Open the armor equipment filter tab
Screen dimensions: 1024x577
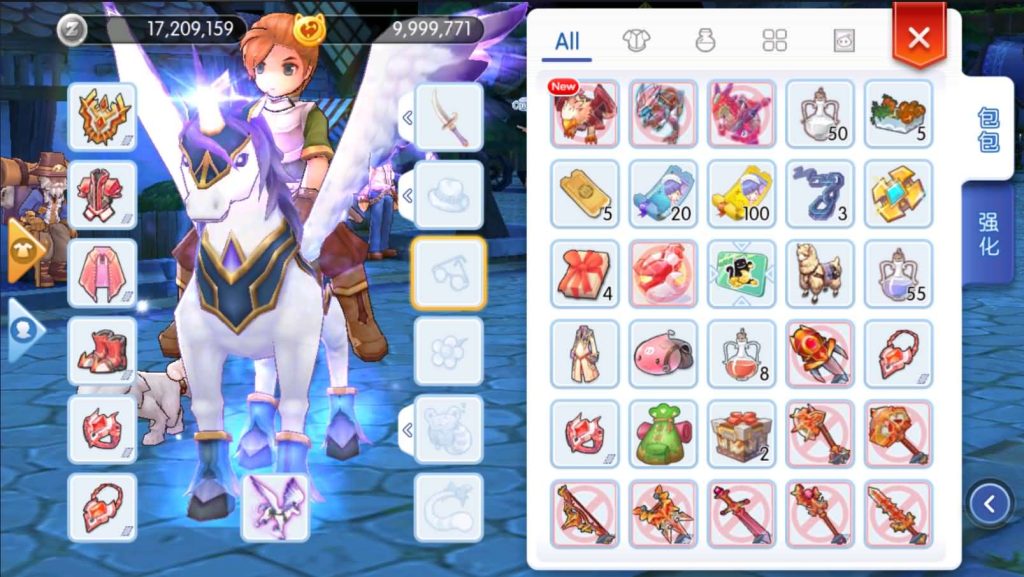[633, 41]
